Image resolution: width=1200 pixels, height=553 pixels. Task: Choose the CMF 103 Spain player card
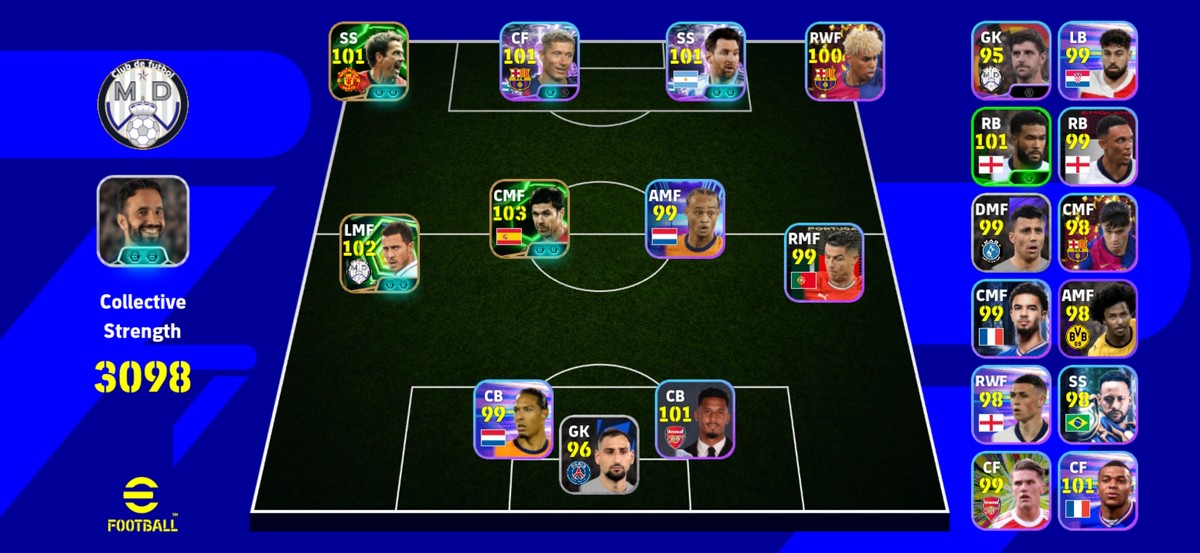(530, 219)
